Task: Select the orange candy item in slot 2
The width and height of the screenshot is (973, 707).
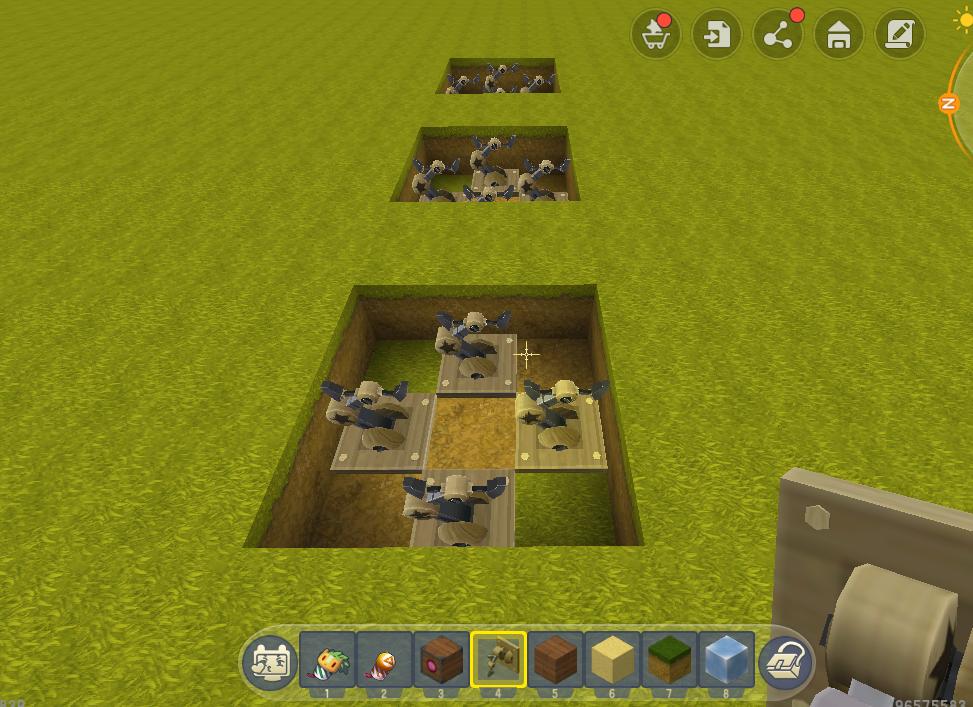Action: pyautogui.click(x=385, y=660)
